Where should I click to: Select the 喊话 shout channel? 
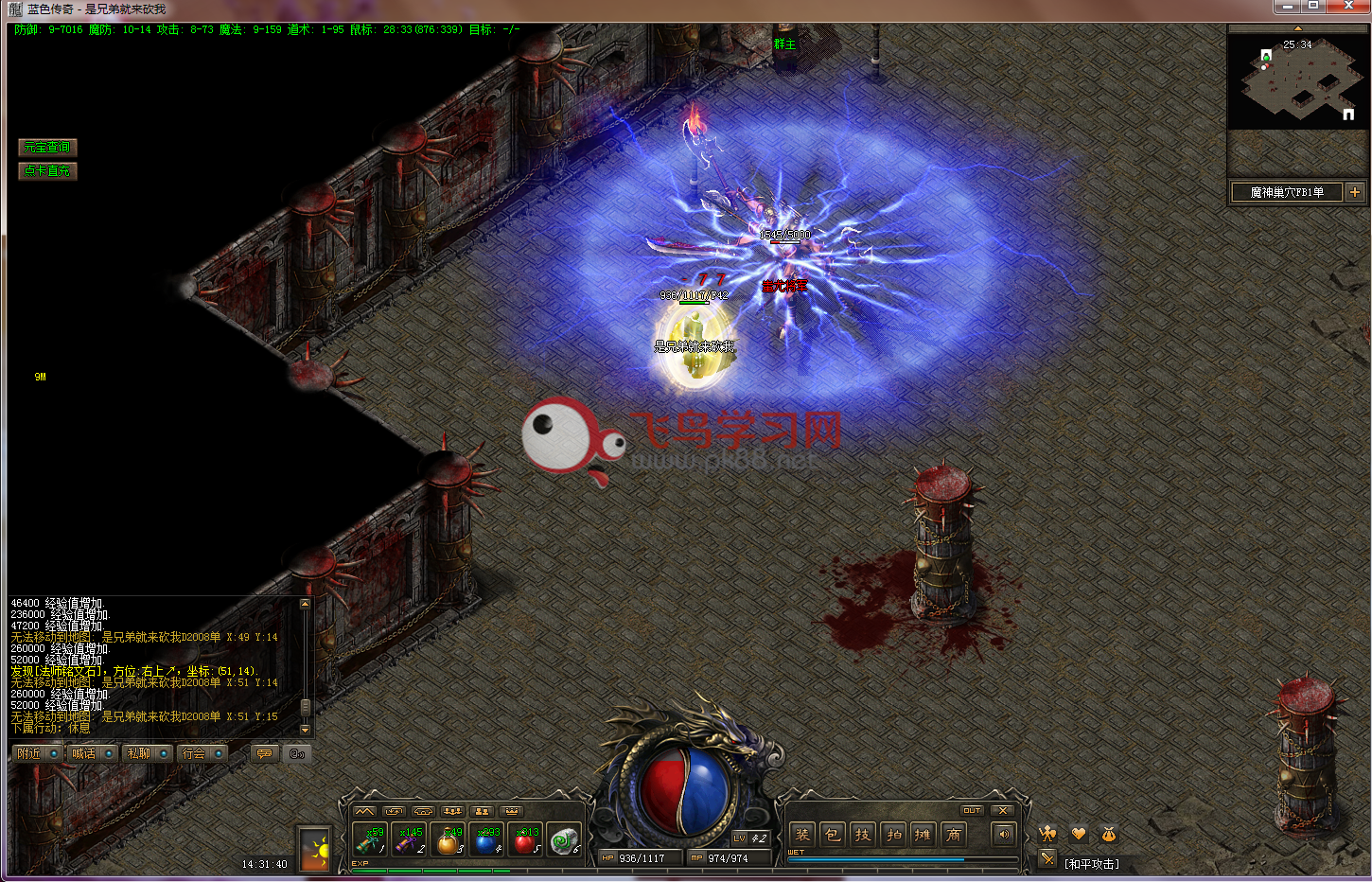(84, 753)
